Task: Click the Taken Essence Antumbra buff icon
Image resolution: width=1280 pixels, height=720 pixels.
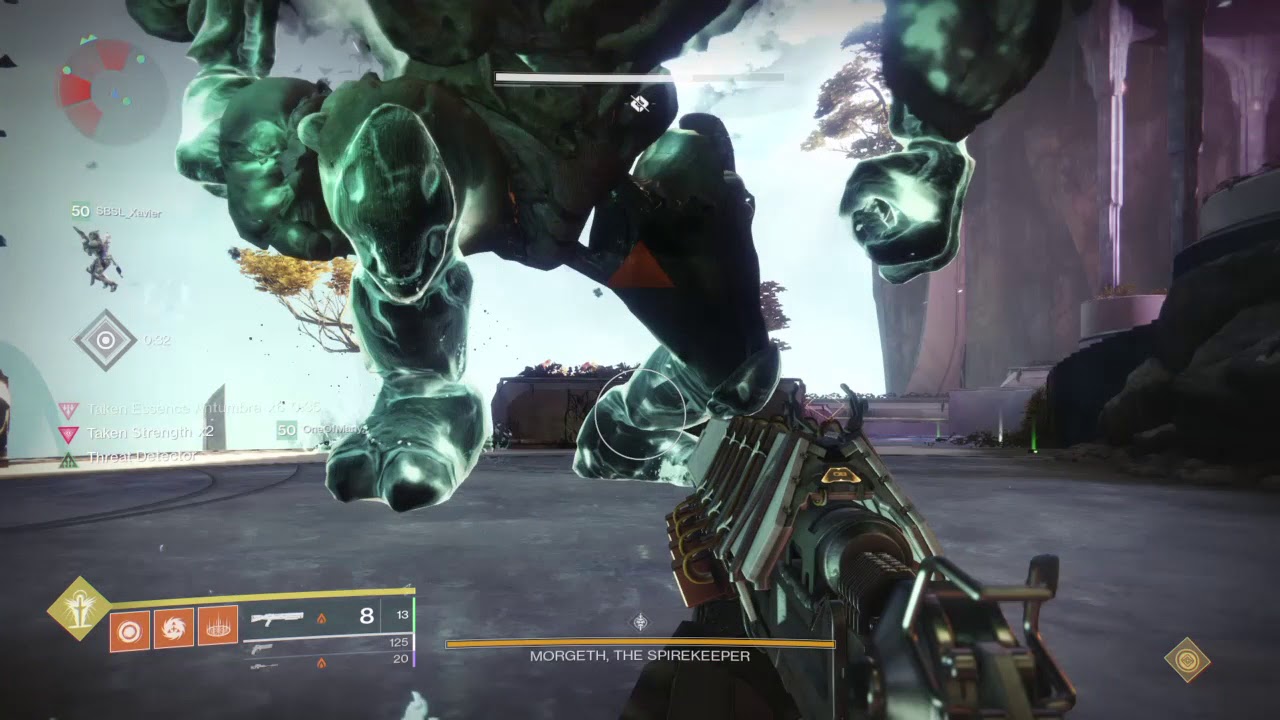Action: pos(69,410)
